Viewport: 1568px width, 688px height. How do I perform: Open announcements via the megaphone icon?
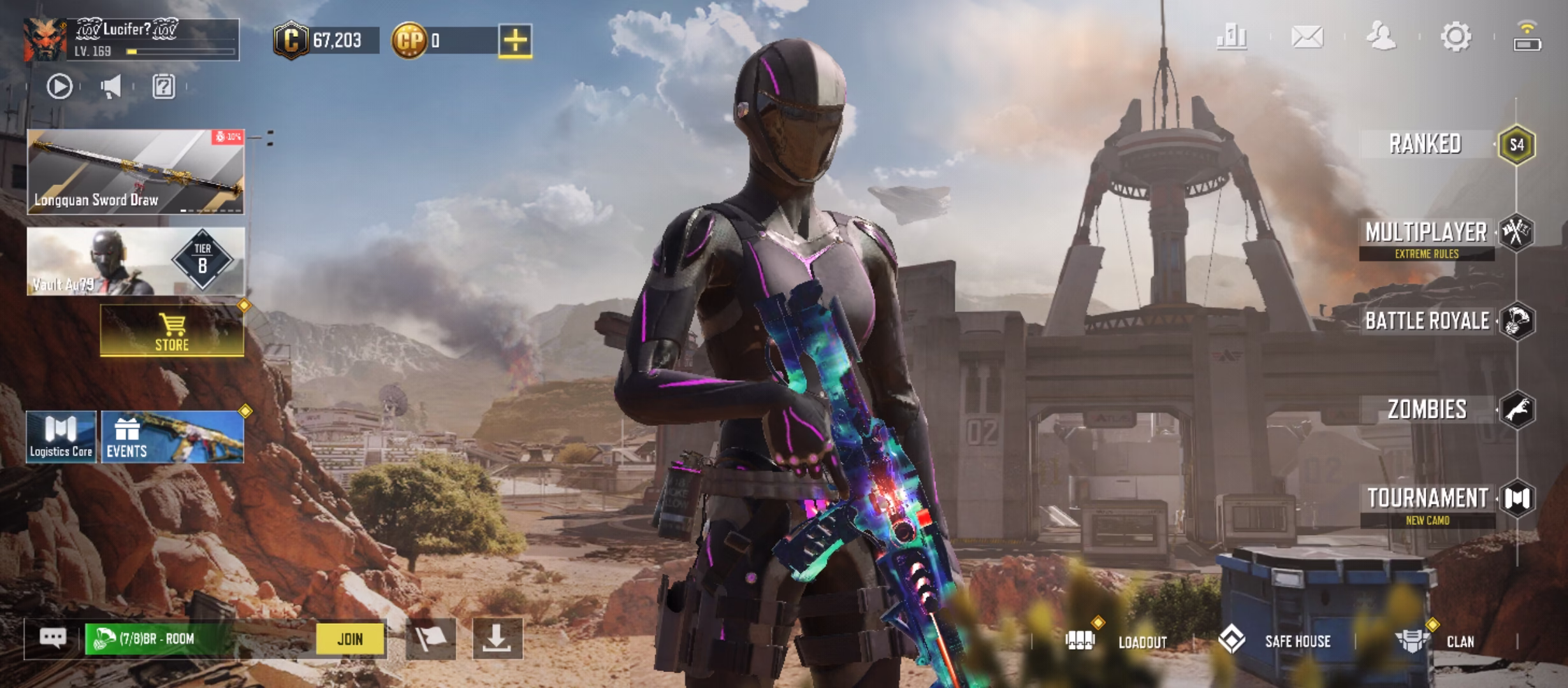(112, 86)
